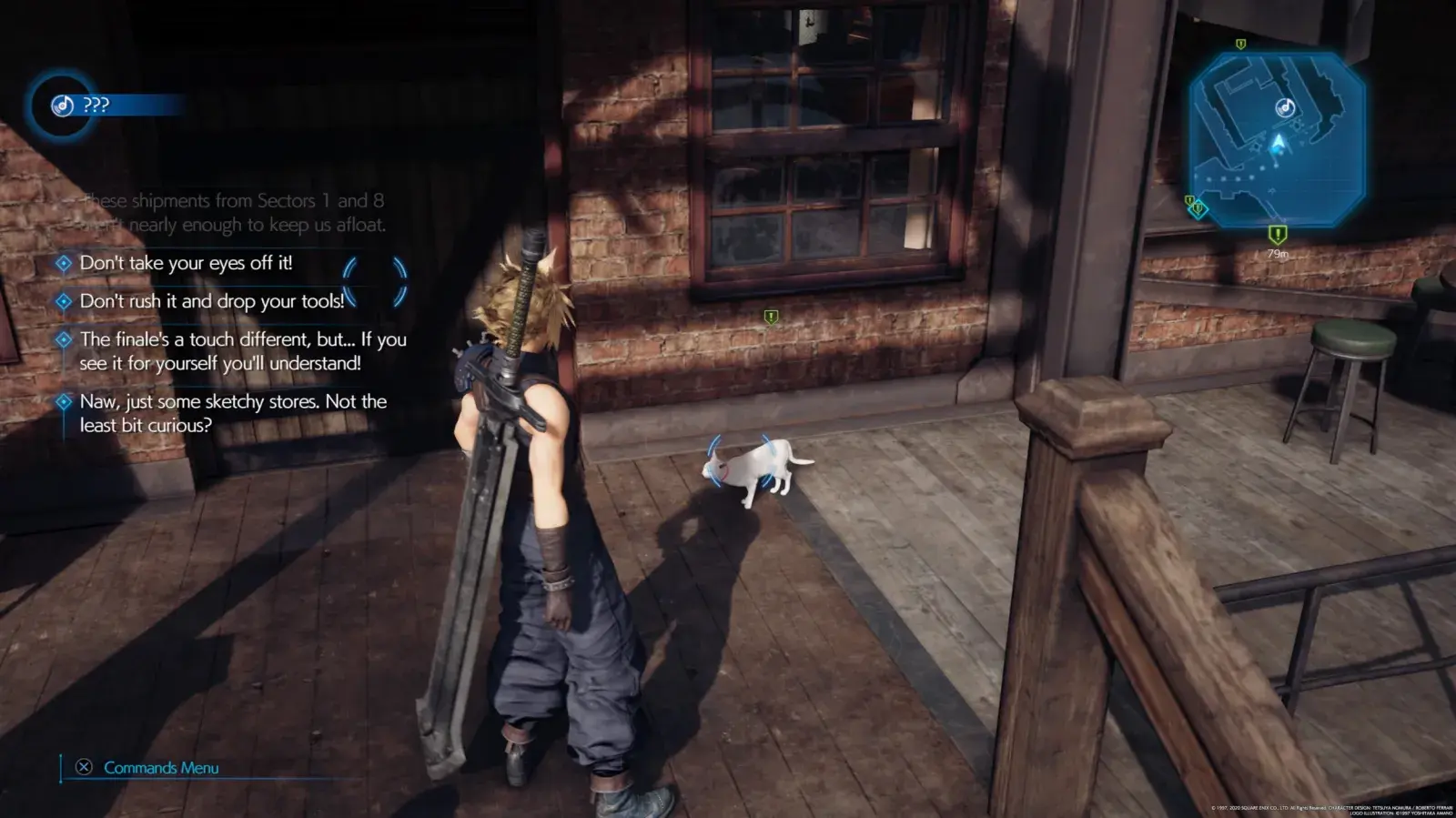Select the blue player arrow on minimap
The width and height of the screenshot is (1456, 818).
click(x=1279, y=143)
